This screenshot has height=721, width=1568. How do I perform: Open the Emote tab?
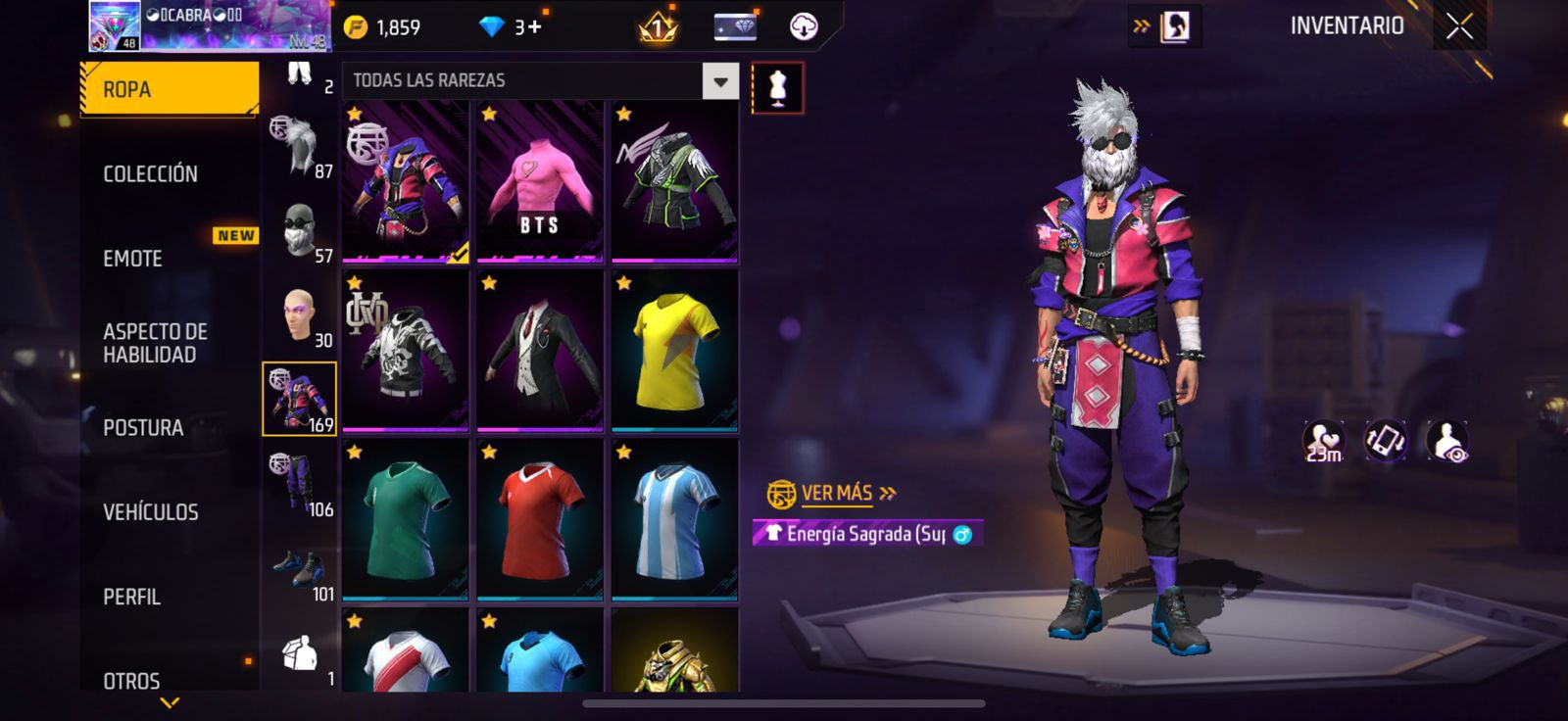click(133, 259)
